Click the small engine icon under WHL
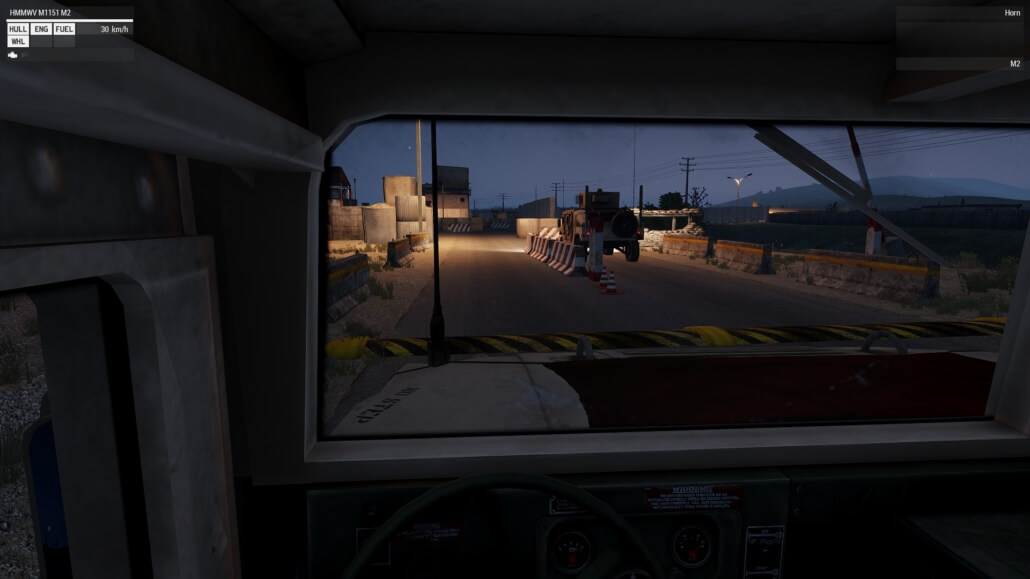The height and width of the screenshot is (579, 1030). [13, 55]
